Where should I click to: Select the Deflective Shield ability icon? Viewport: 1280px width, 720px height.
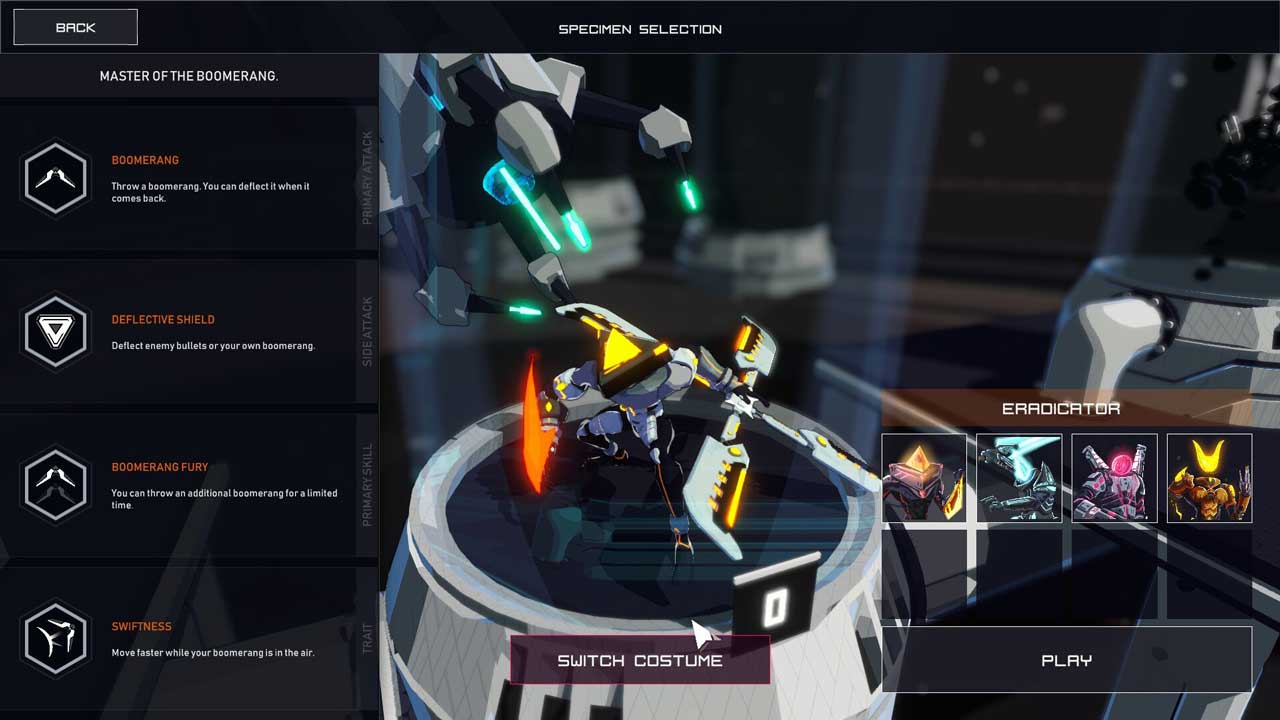[x=56, y=332]
